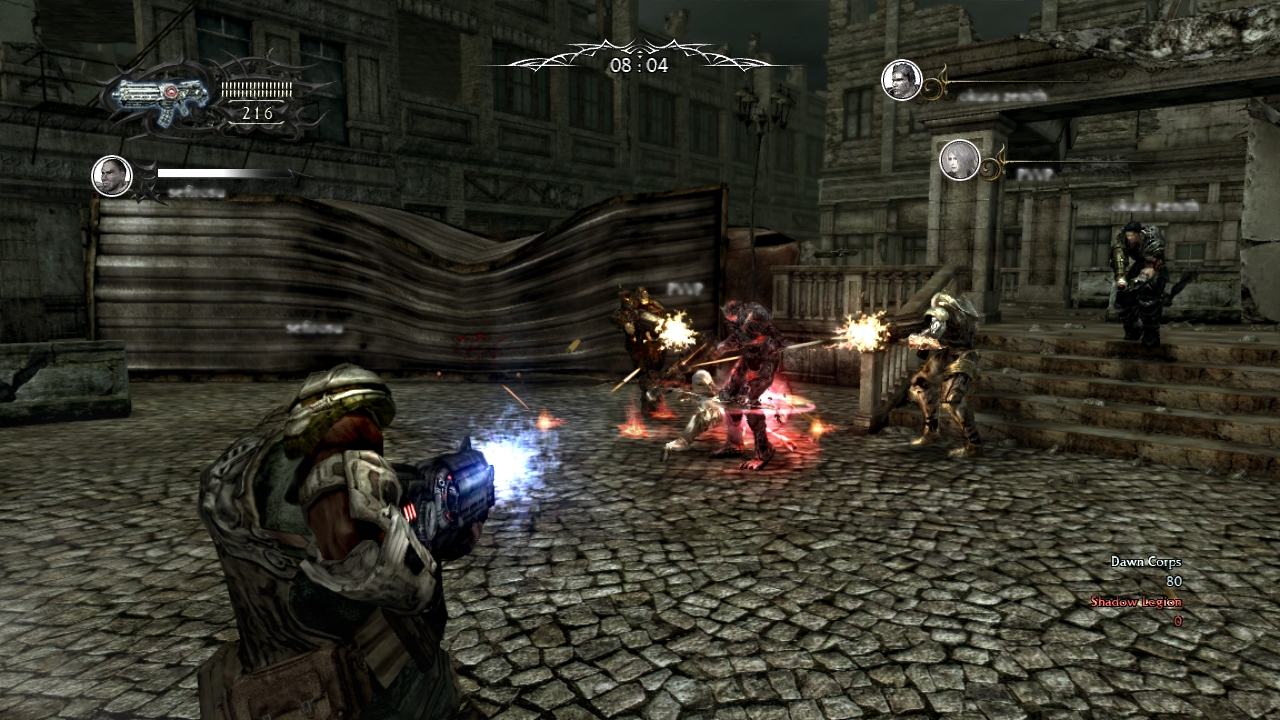Select the equipped blaster weapon icon
This screenshot has width=1280, height=720.
click(x=160, y=95)
